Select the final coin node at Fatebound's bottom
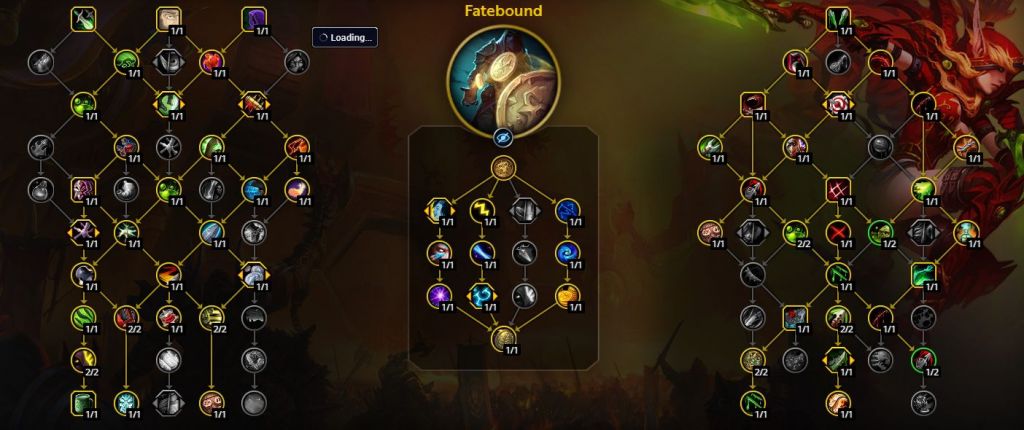Image resolution: width=1024 pixels, height=430 pixels. (x=503, y=337)
